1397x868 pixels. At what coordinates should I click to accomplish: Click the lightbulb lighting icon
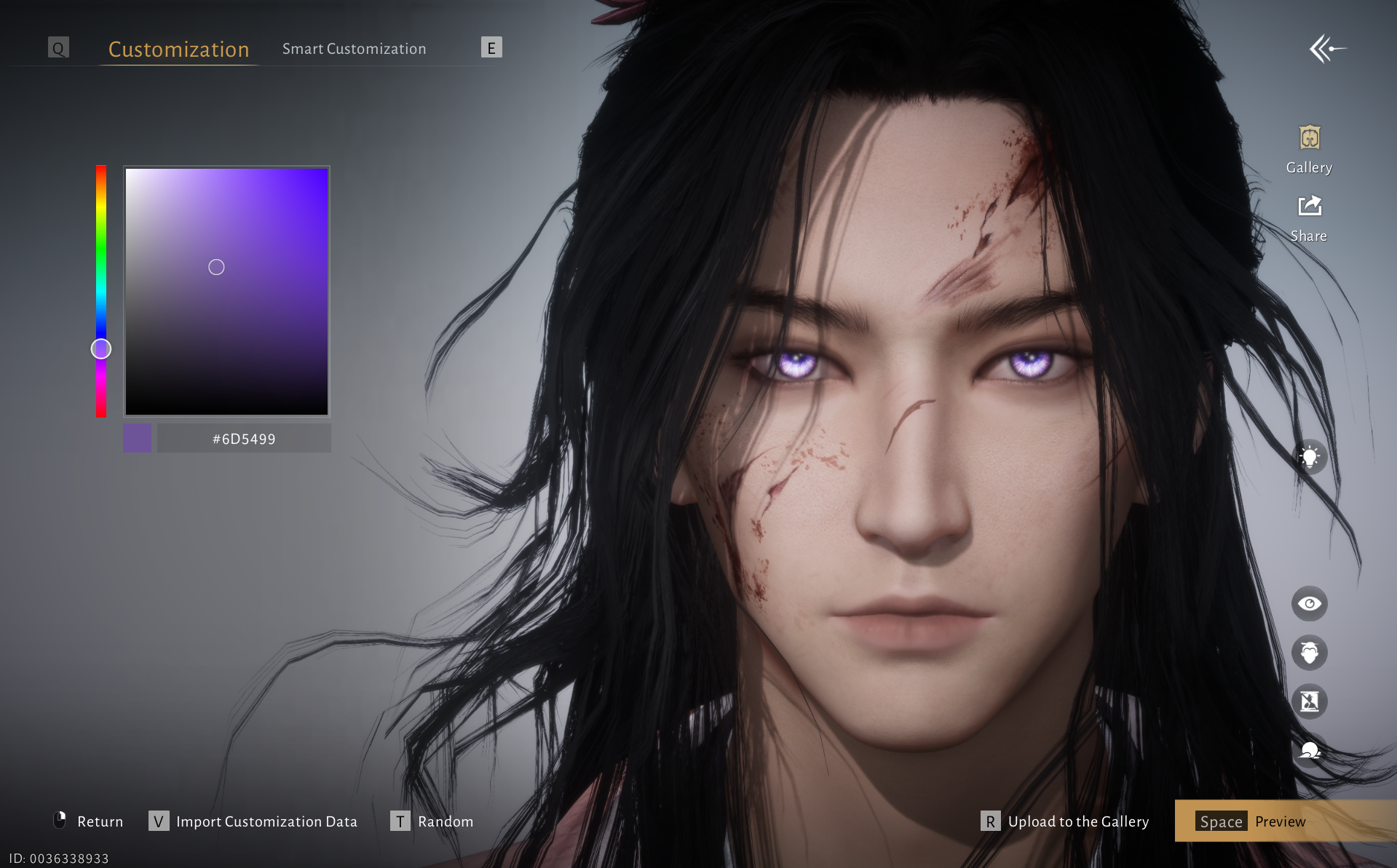tap(1309, 457)
